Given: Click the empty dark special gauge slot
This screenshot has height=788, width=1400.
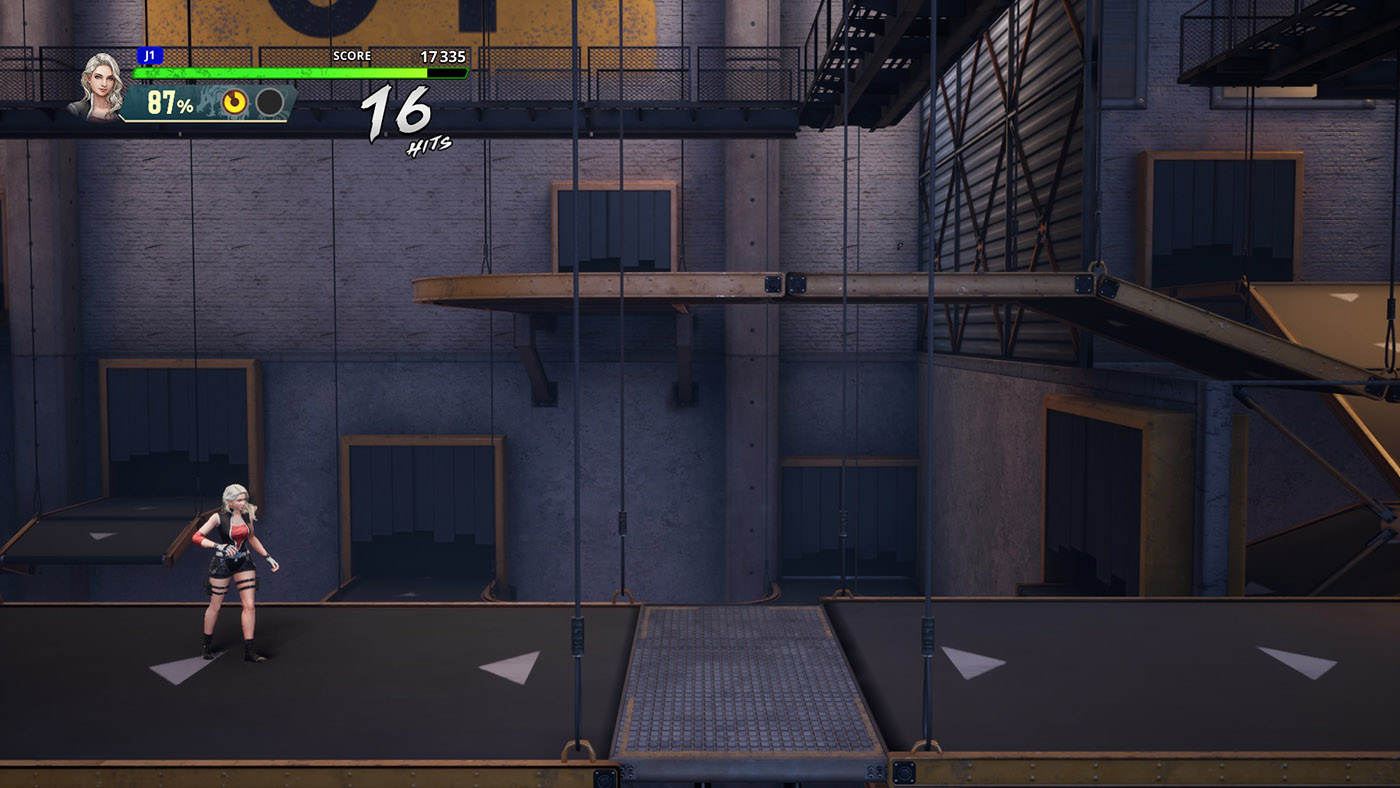Looking at the screenshot, I should (269, 102).
